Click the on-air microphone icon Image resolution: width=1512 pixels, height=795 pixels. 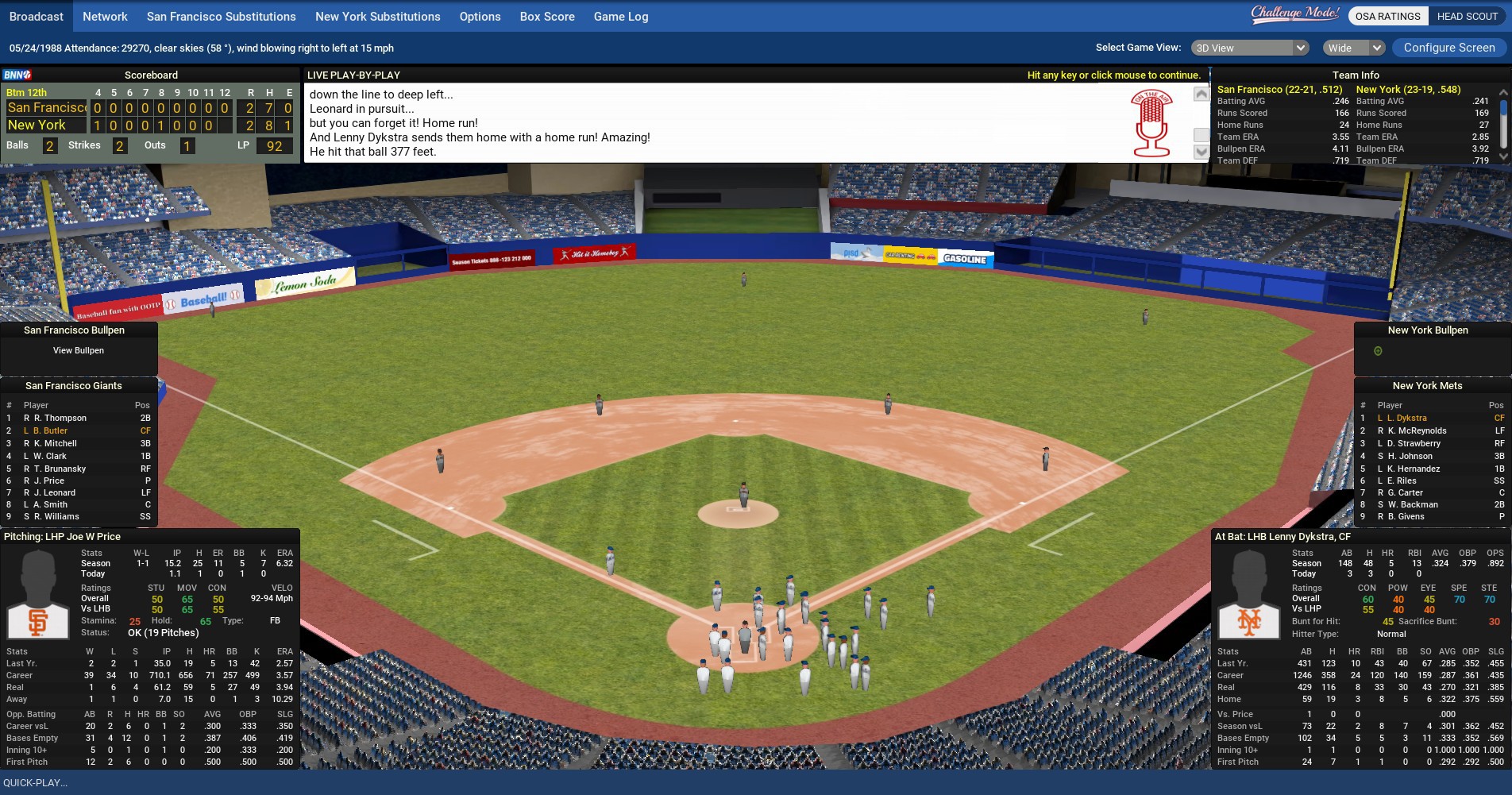[1151, 123]
